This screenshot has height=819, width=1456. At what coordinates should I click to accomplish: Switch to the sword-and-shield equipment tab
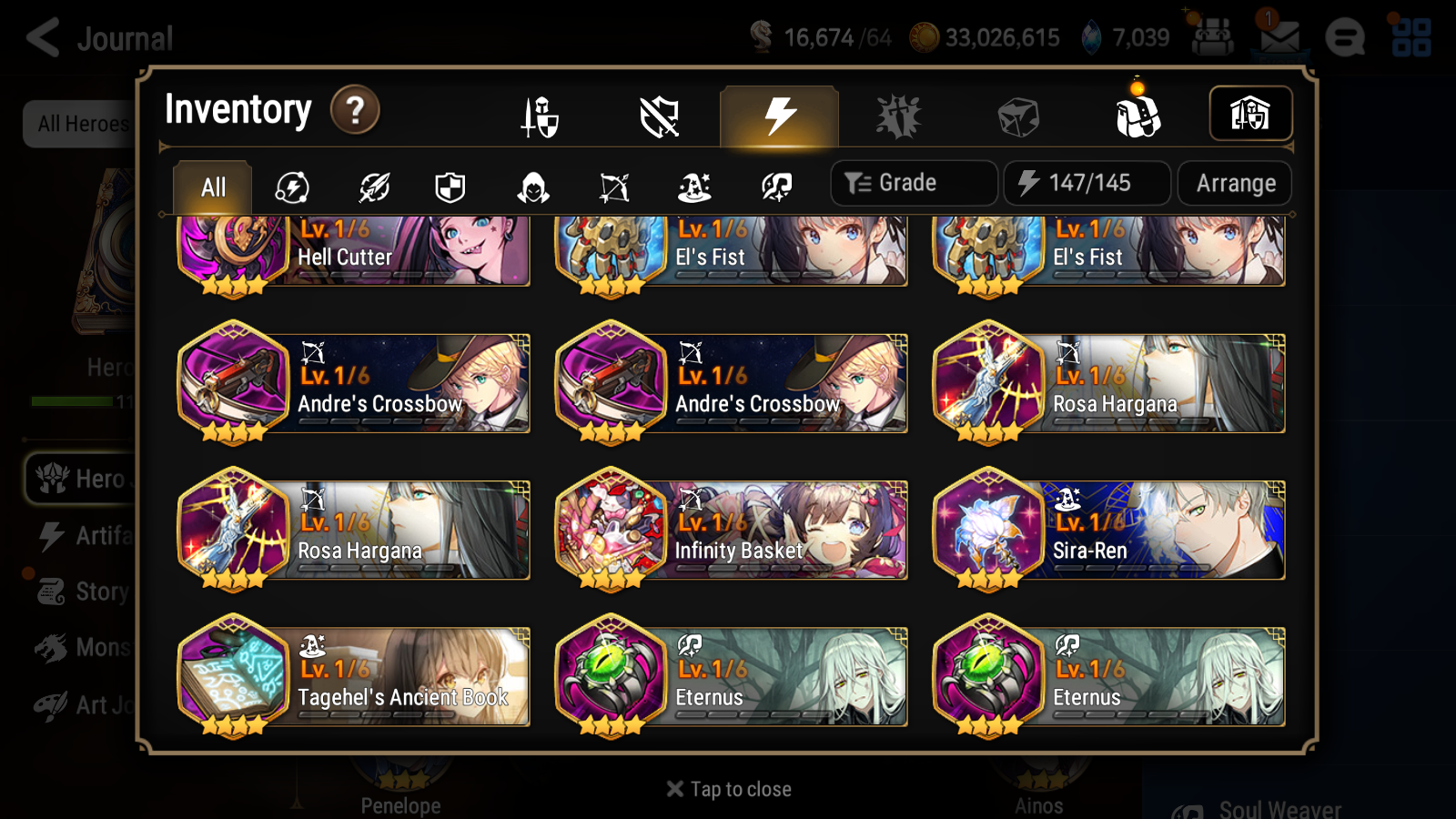pos(541,116)
